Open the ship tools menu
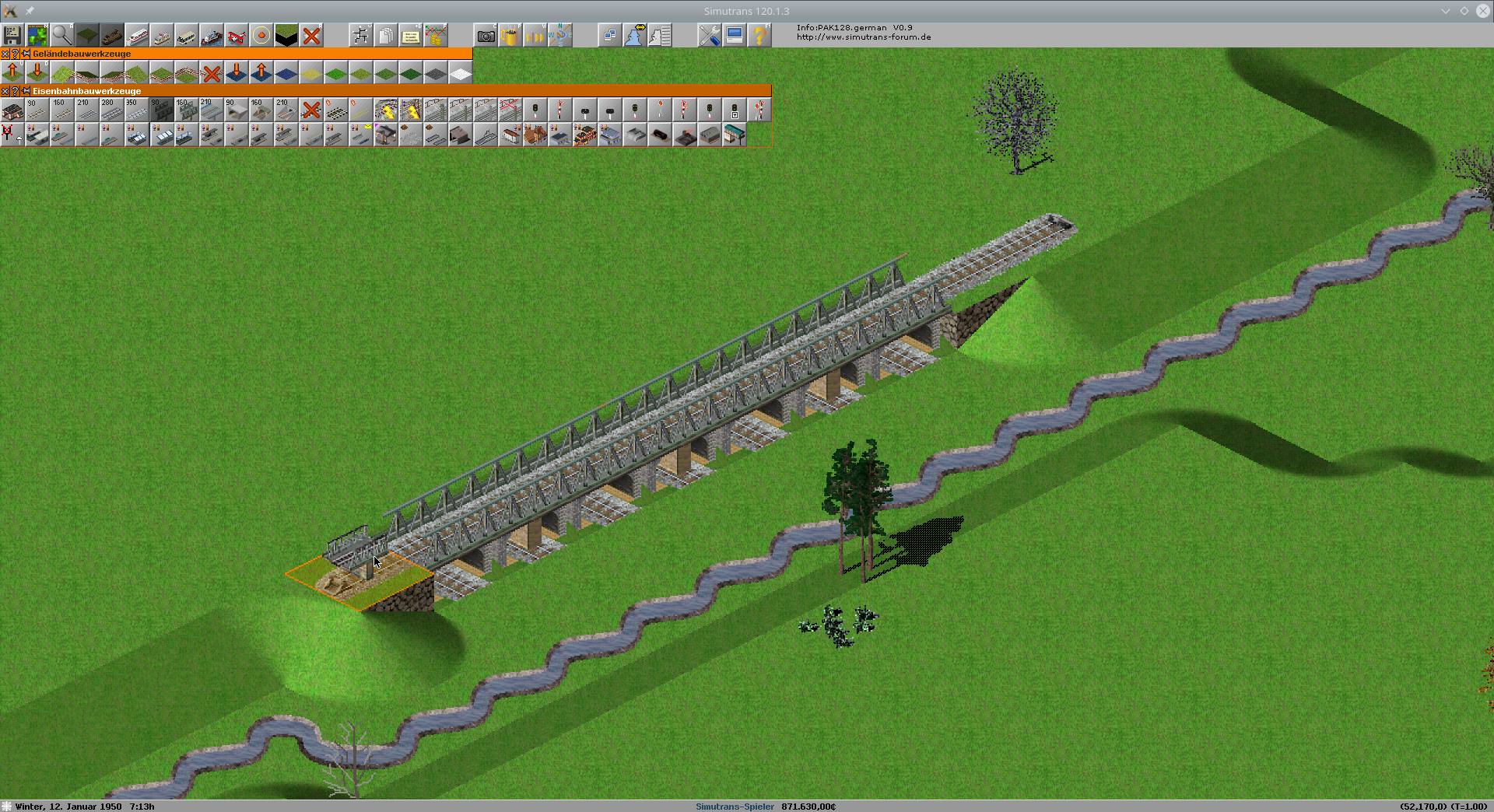Image resolution: width=1494 pixels, height=812 pixels. 212,36
